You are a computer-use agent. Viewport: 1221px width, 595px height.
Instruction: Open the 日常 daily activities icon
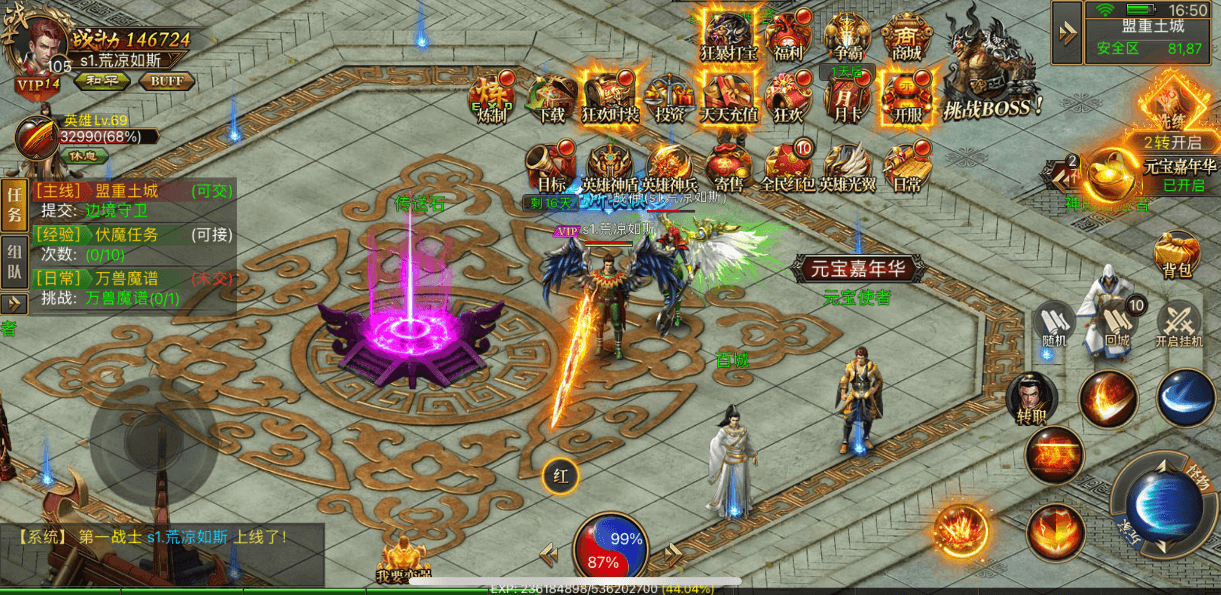pos(906,167)
